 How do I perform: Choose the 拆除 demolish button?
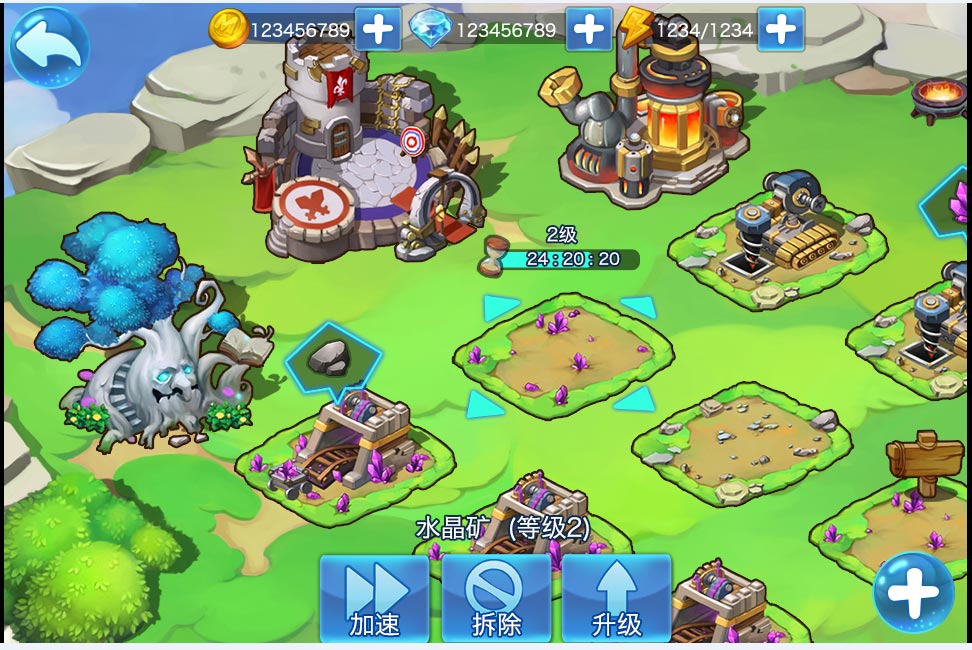[496, 599]
